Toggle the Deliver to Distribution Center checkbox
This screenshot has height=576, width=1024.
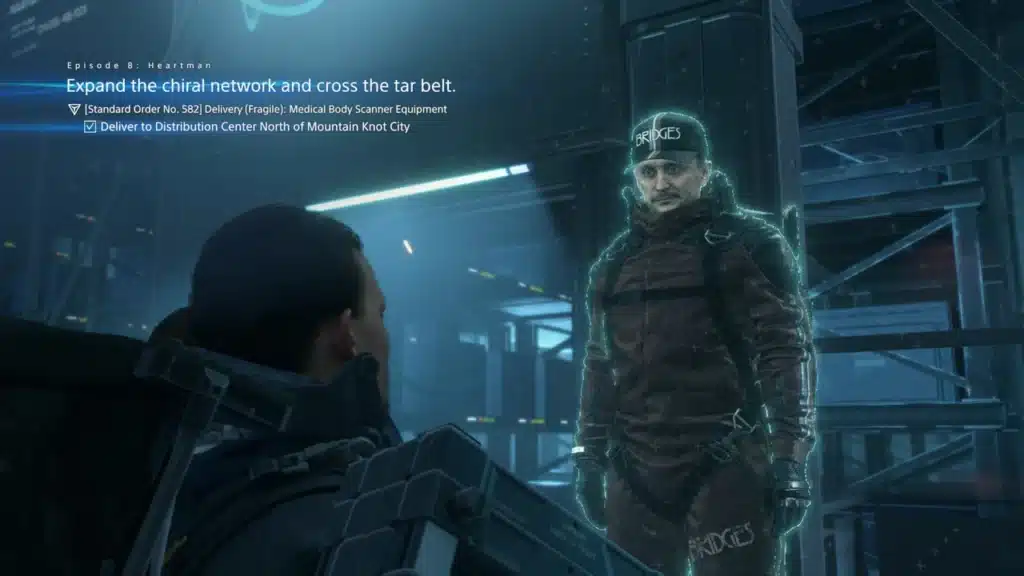[x=90, y=127]
